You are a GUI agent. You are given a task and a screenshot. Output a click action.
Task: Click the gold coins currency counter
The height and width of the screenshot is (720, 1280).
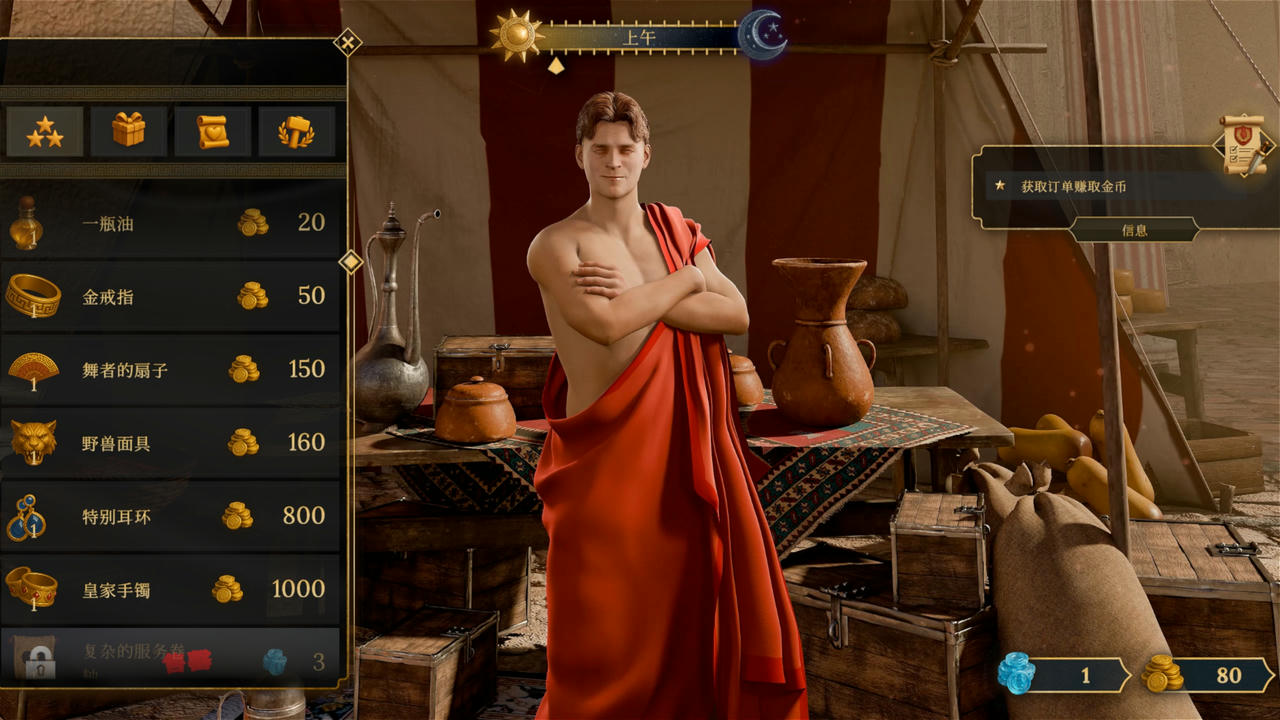click(x=1206, y=676)
